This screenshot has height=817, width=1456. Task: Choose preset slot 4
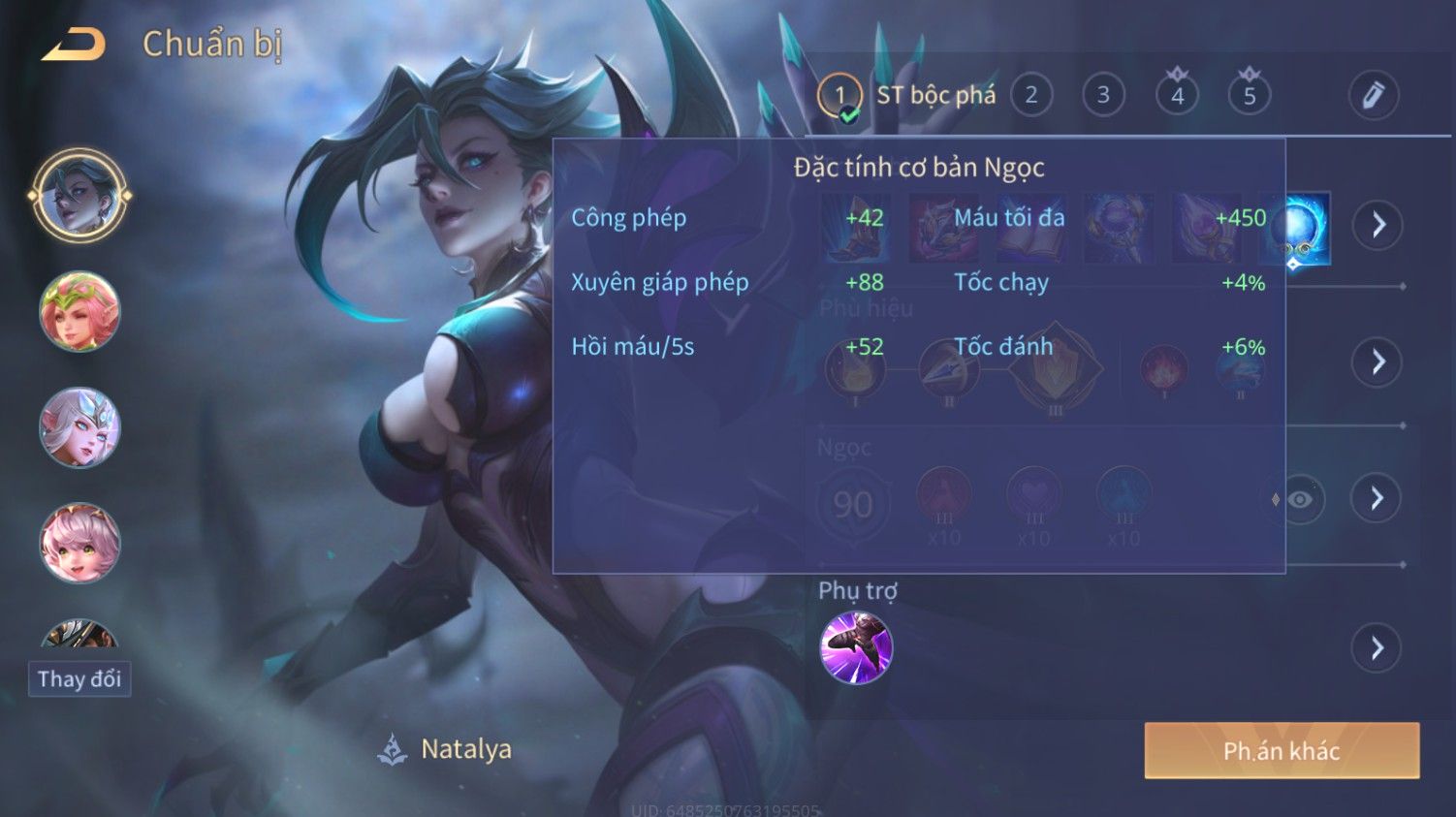click(1177, 96)
